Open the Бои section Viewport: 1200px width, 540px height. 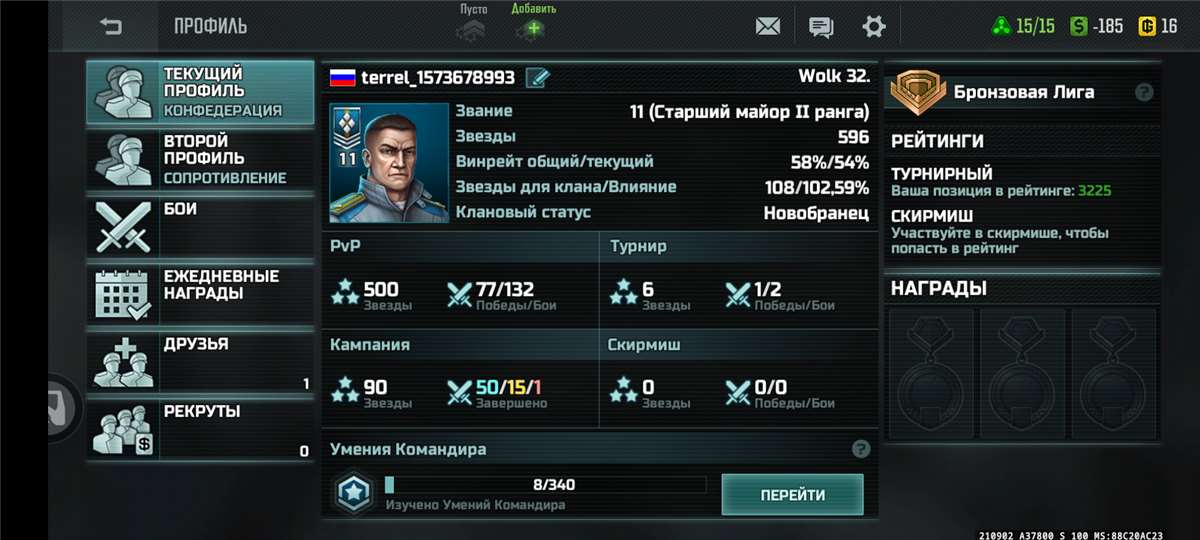coord(200,227)
